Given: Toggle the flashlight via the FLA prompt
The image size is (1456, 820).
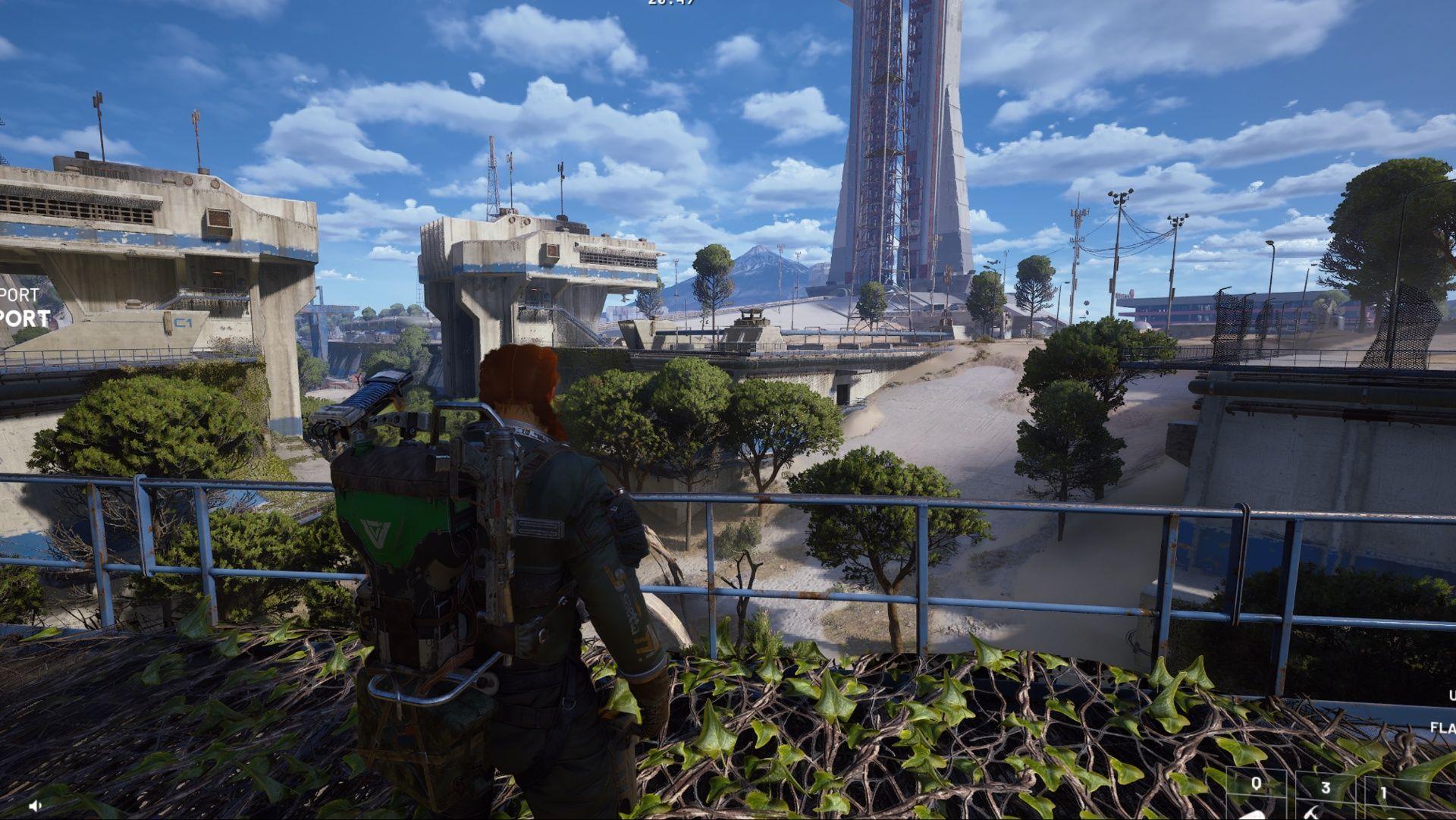Looking at the screenshot, I should click(x=1442, y=727).
